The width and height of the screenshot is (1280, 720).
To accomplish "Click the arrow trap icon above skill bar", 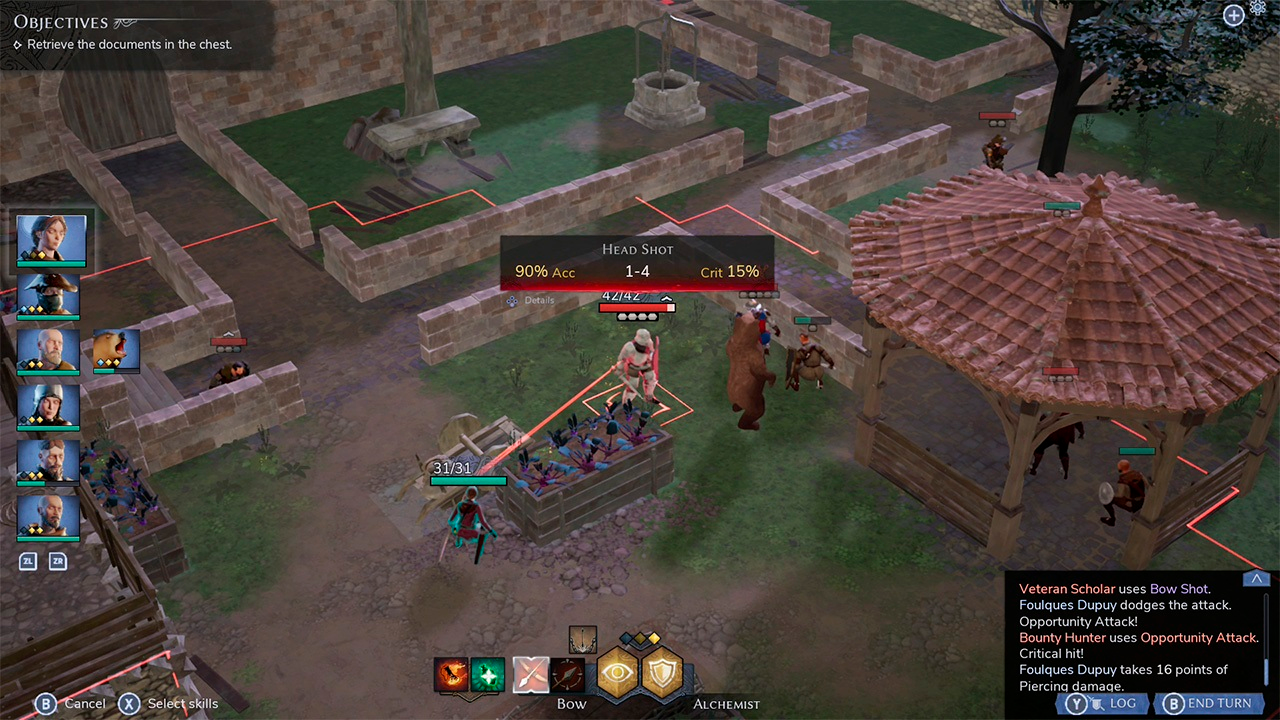I will tap(582, 640).
